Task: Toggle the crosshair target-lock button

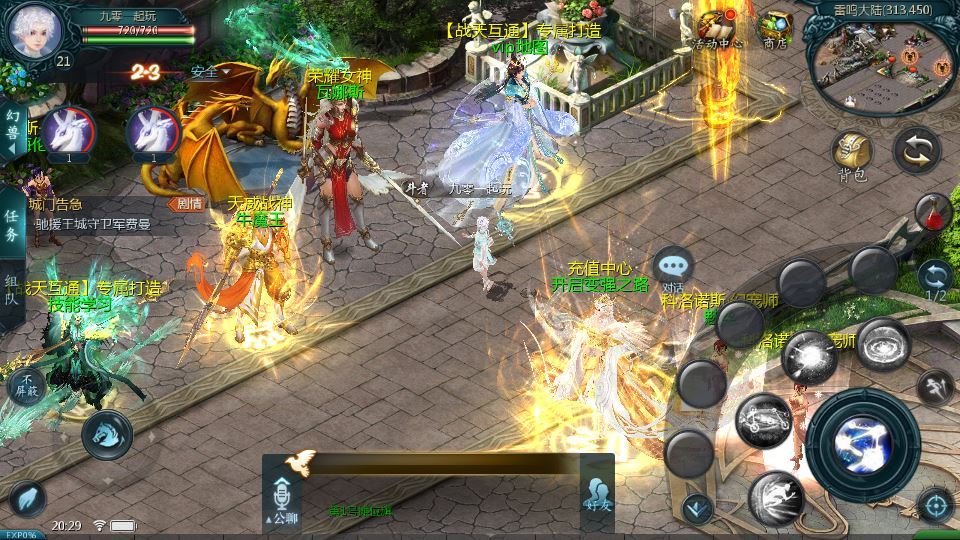Action: point(935,504)
